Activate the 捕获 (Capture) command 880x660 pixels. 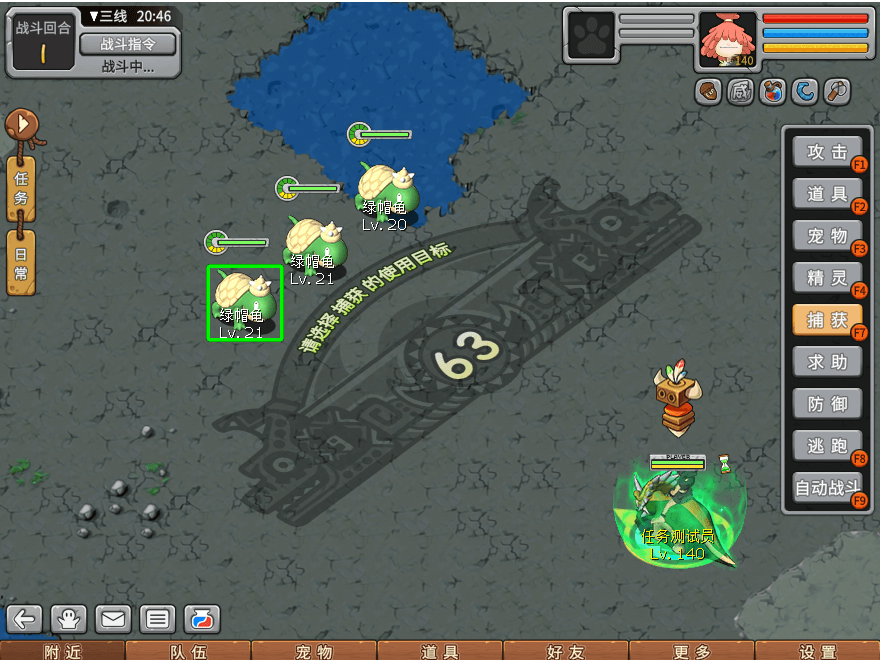(x=827, y=320)
